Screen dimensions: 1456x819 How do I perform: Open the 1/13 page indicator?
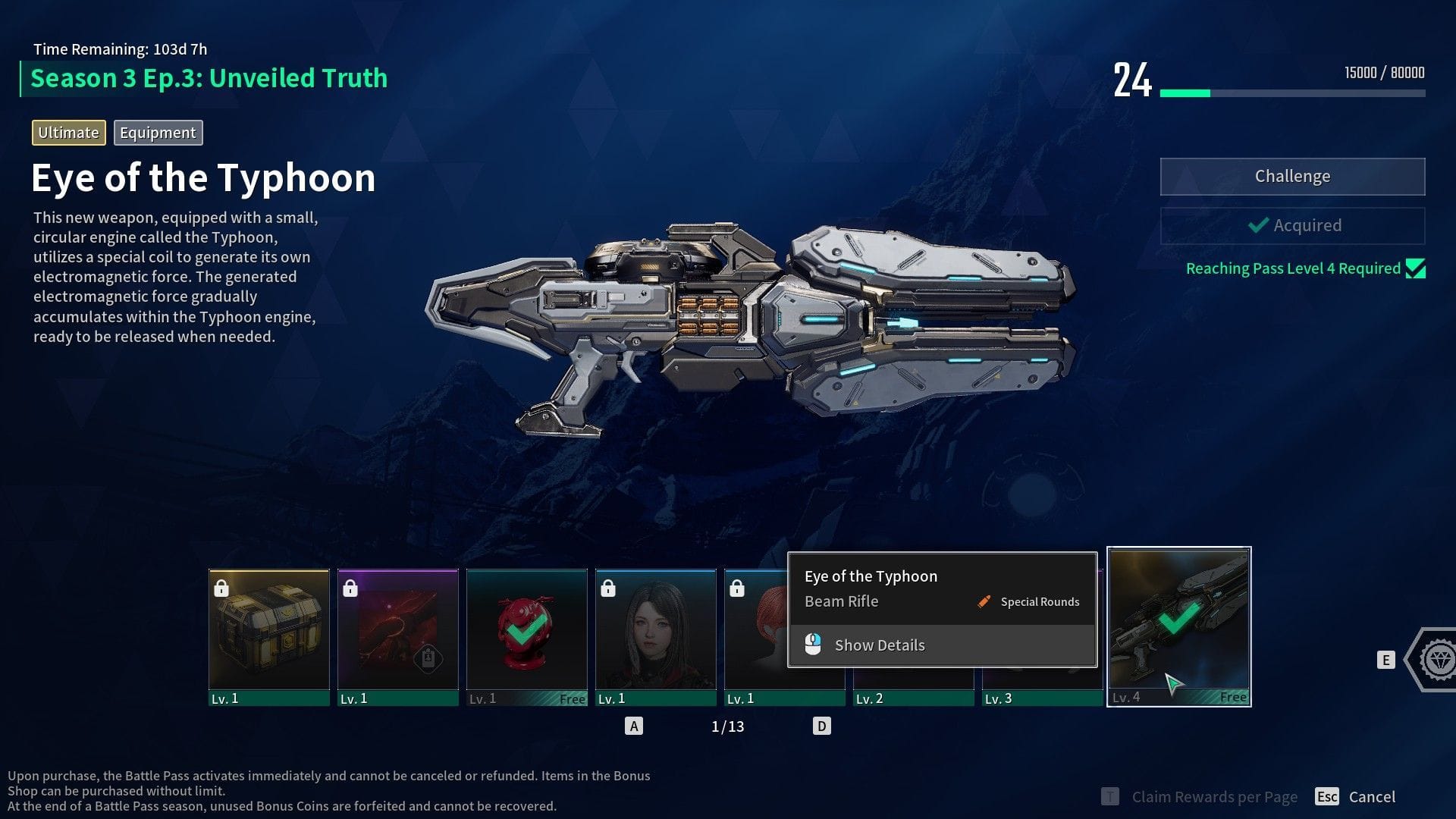pos(727,726)
